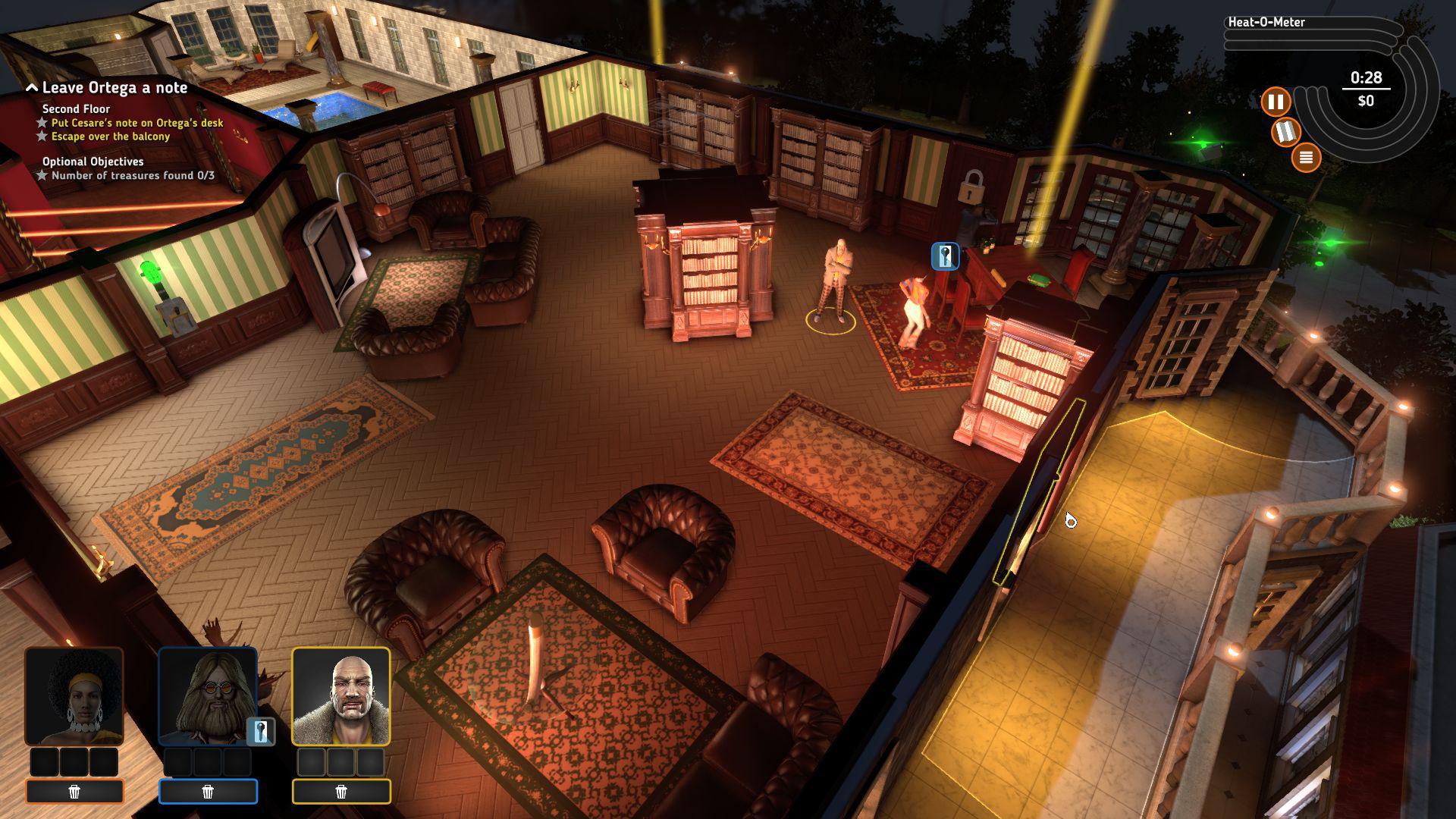Click the Heat-O-Meter gauge bar
Viewport: 1456px width, 819px height.
1312,34
